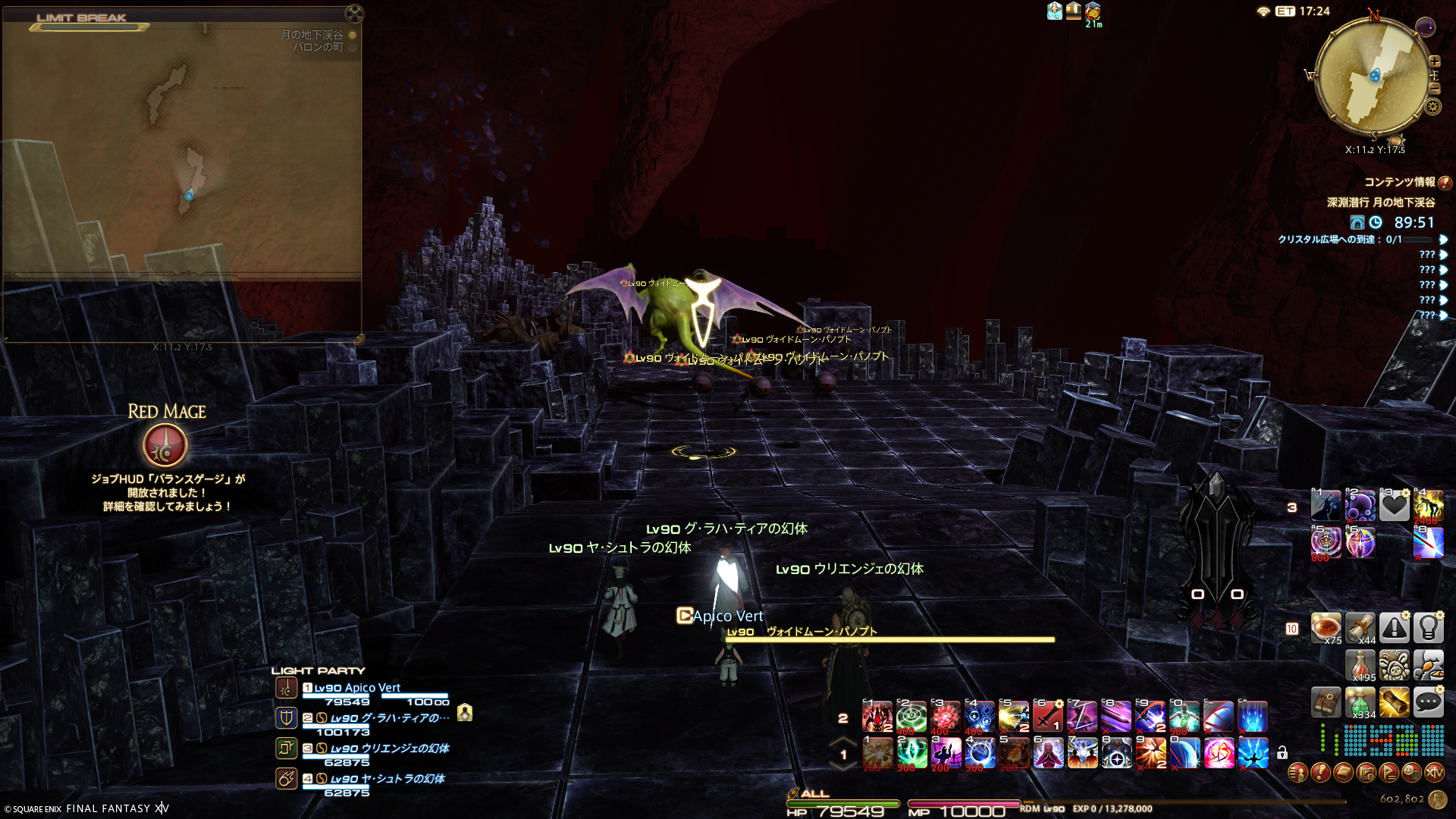The image size is (1456, 819).
Task: Click the grey heart icon on hotbar 3
Action: pyautogui.click(x=1394, y=505)
